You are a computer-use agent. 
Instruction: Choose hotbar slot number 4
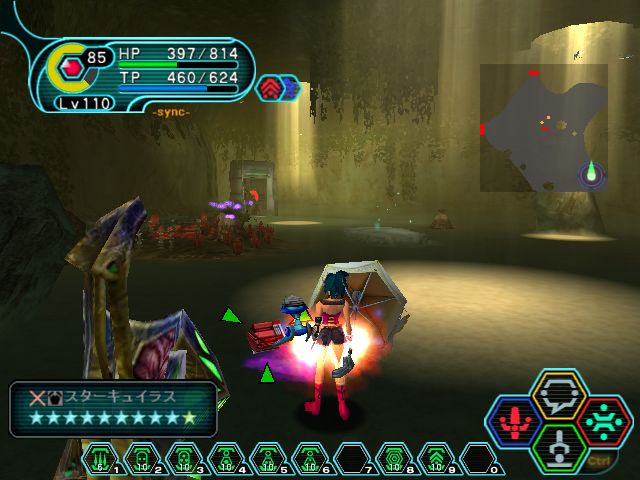coord(226,459)
